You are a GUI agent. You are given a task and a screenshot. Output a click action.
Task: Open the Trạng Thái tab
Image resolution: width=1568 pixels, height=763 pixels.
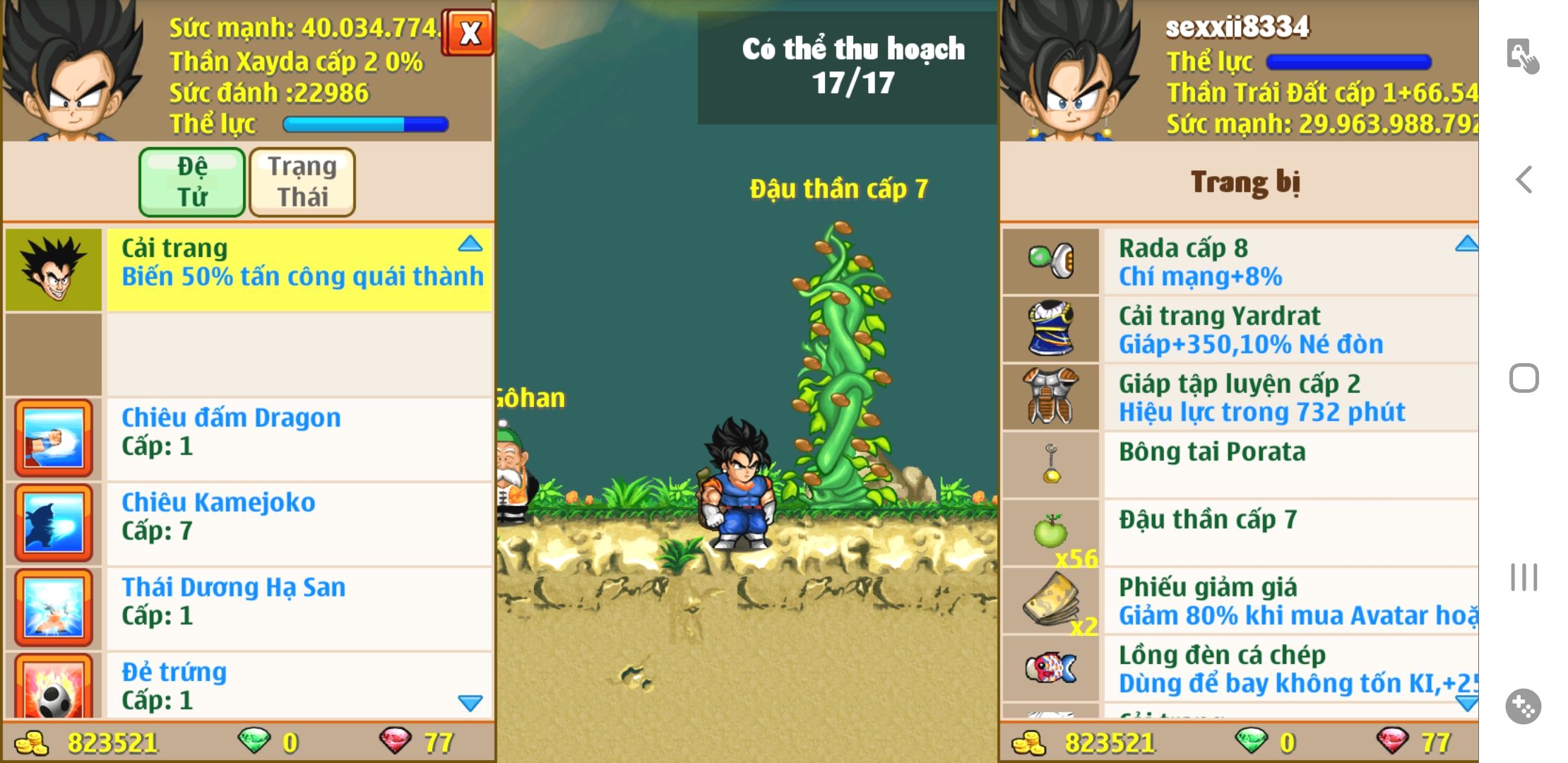click(x=302, y=182)
